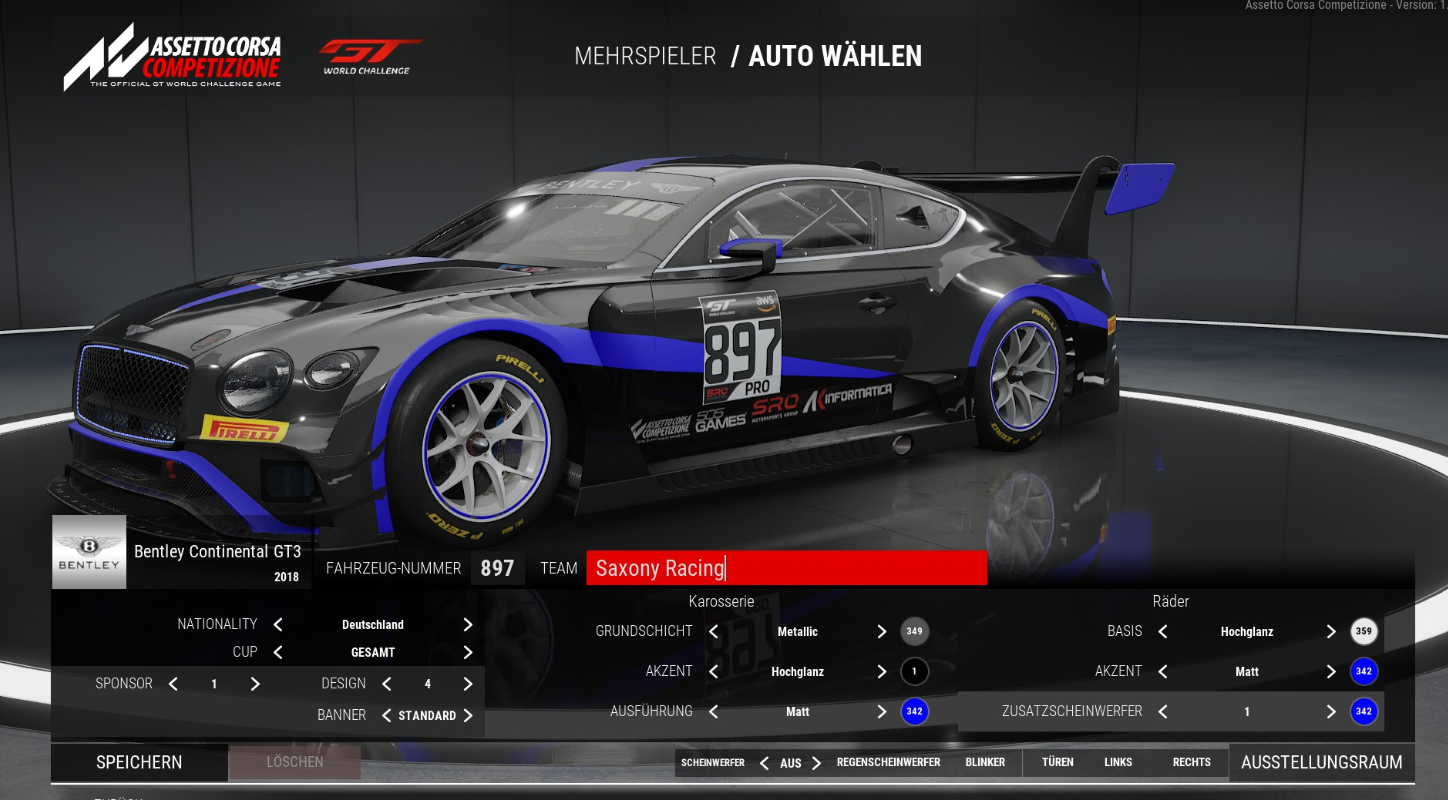This screenshot has width=1448, height=800.
Task: Toggle the Regenscheinwerfer rain lights
Action: click(x=888, y=763)
